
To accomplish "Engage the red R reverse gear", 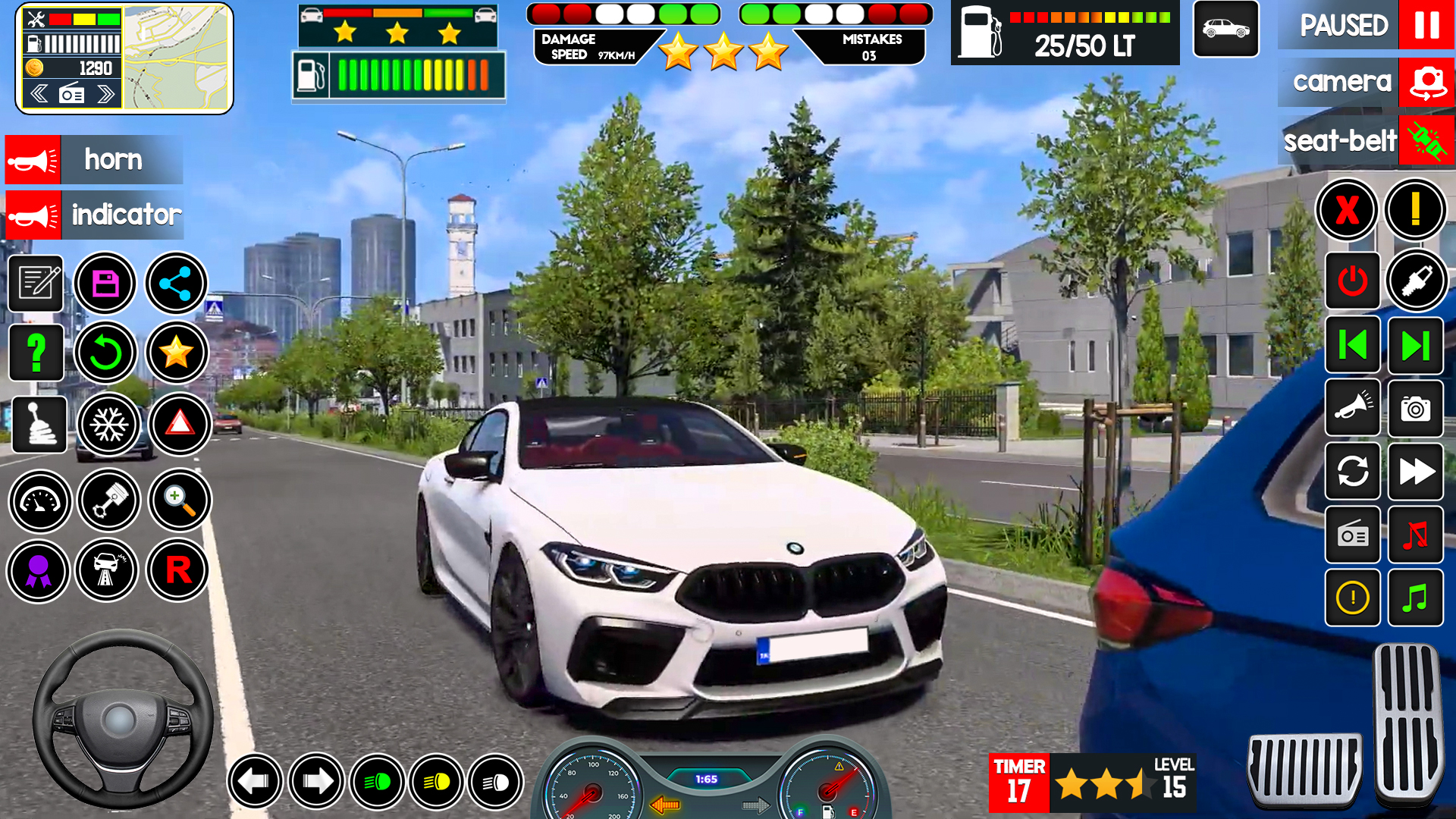I will pyautogui.click(x=178, y=570).
